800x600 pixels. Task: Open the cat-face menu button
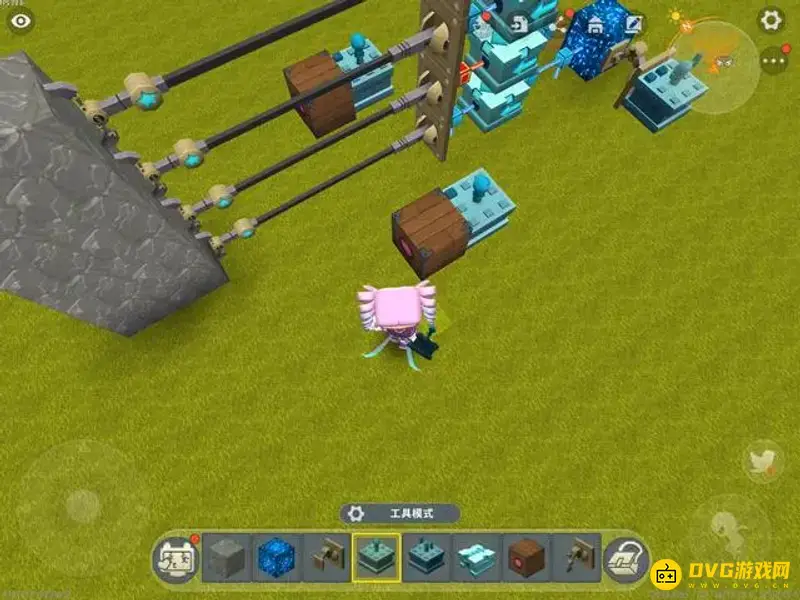point(174,558)
